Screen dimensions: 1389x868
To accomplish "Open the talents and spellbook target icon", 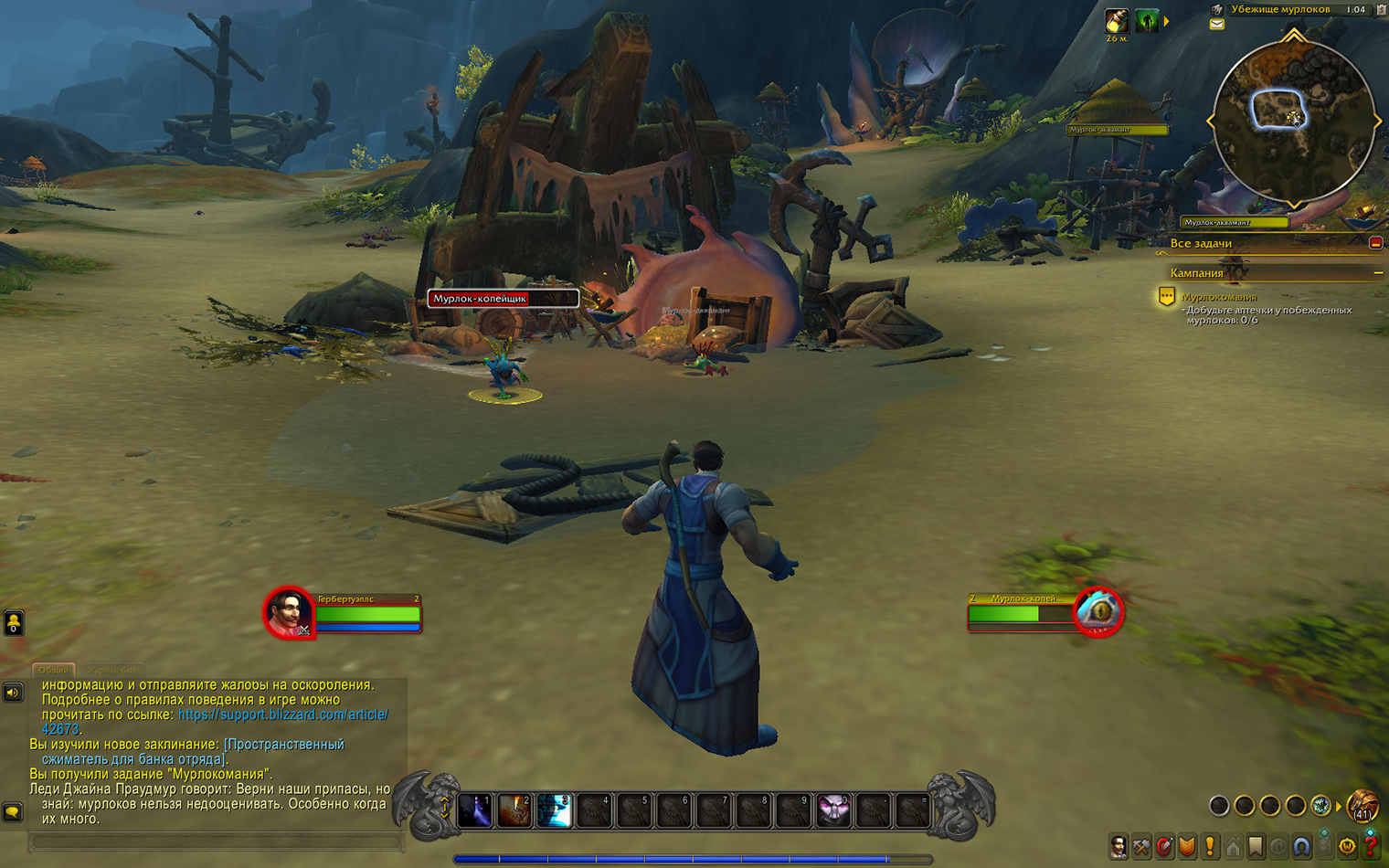I will tap(1164, 847).
